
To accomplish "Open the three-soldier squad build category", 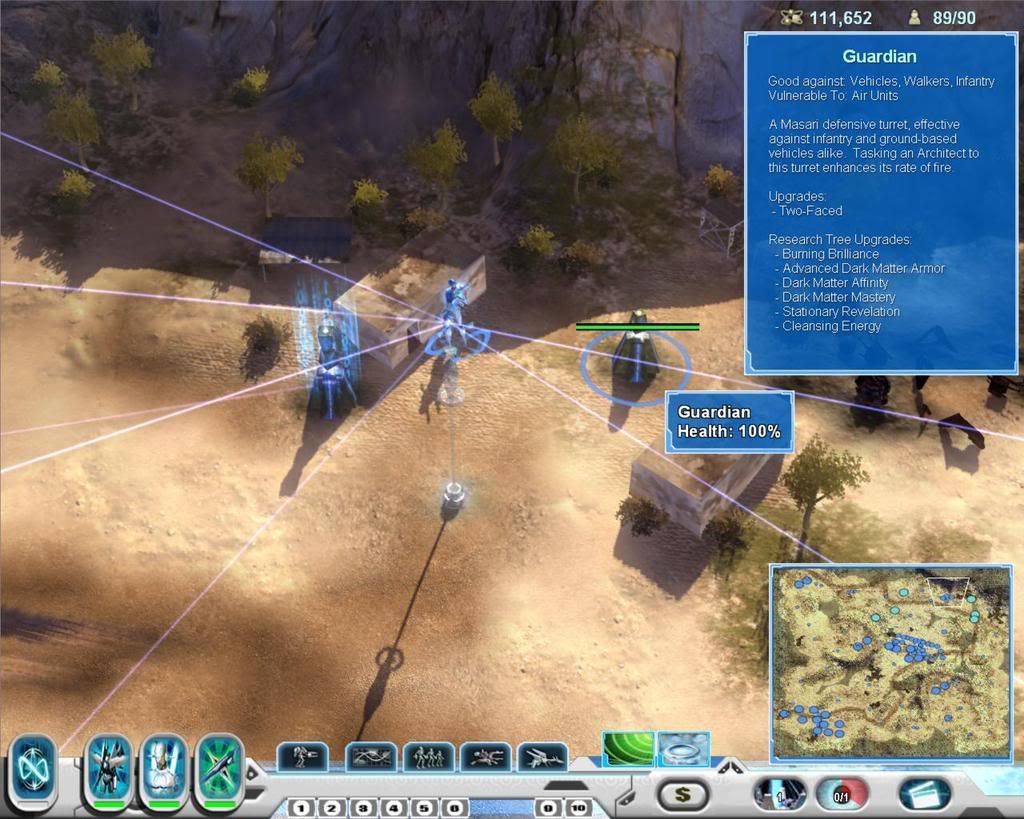I will (x=429, y=757).
